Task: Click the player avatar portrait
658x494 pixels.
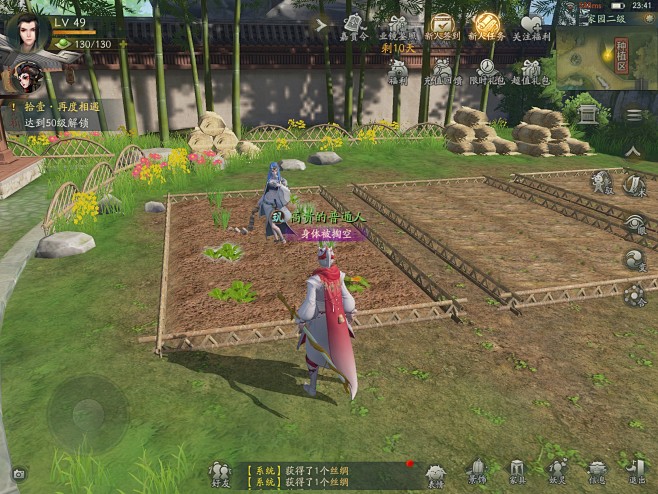Action: [27, 32]
